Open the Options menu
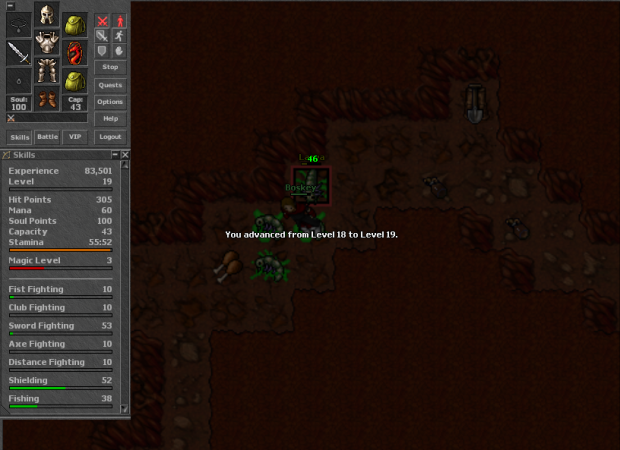This screenshot has width=620, height=450. pyautogui.click(x=110, y=102)
